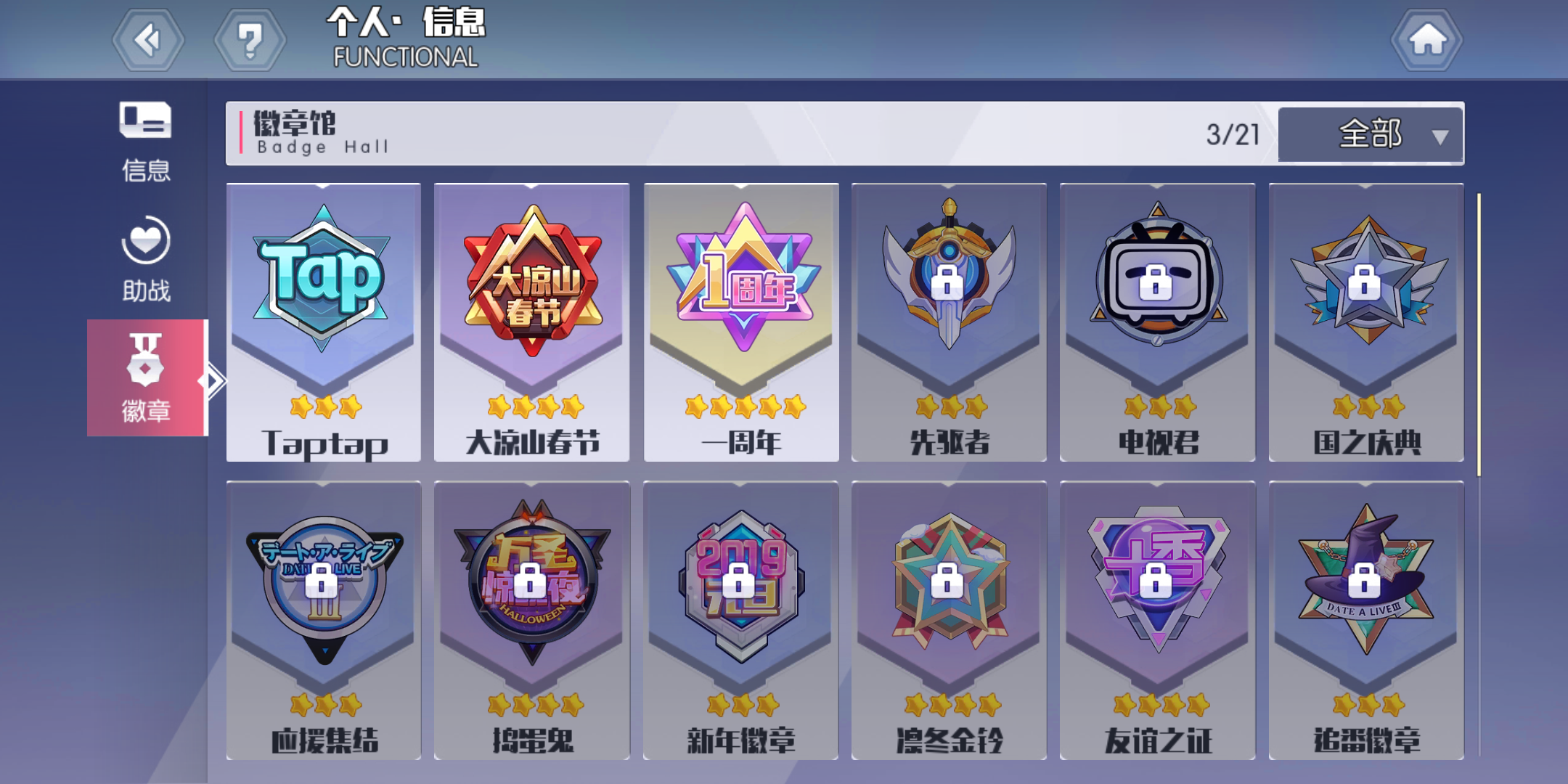Screen dimensions: 1568x784
Task: Click the dropdown triangle next to 全部
Action: click(1438, 136)
